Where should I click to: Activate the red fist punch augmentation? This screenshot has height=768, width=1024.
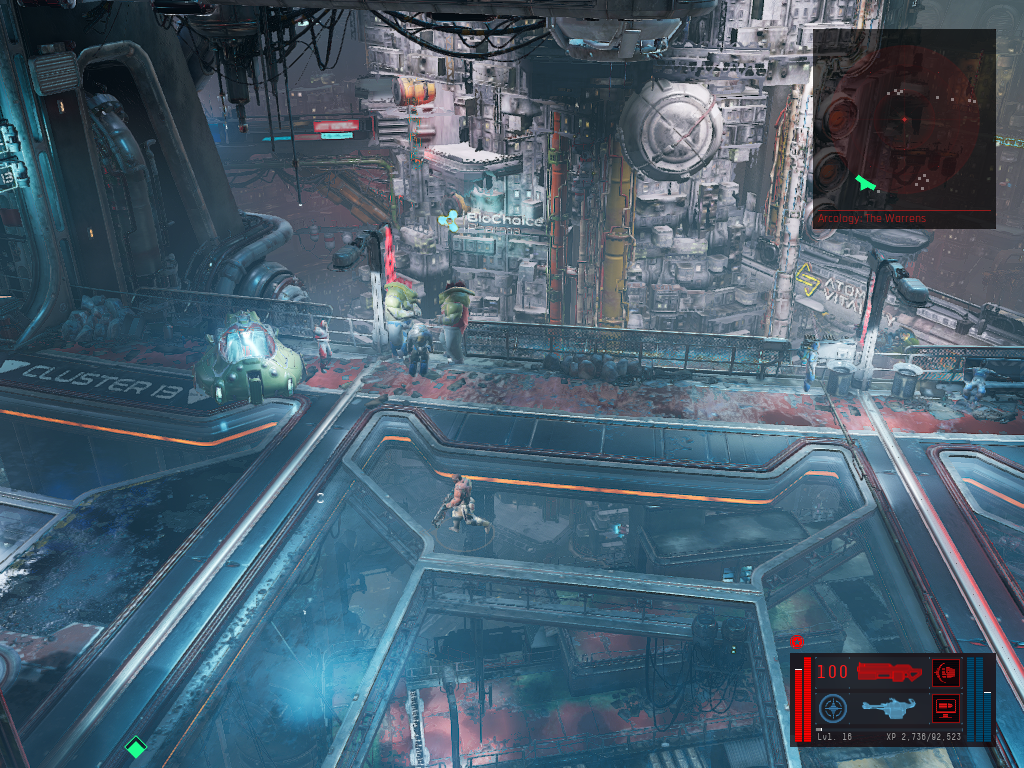[x=944, y=672]
